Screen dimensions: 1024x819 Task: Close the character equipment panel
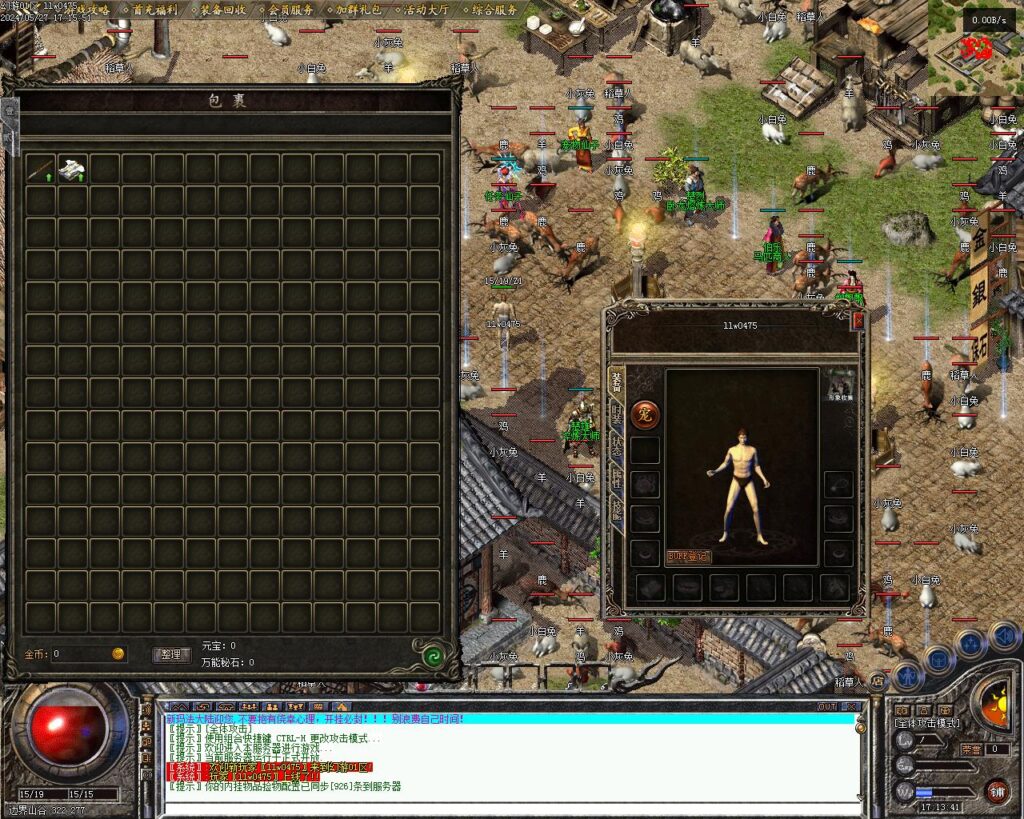[857, 321]
